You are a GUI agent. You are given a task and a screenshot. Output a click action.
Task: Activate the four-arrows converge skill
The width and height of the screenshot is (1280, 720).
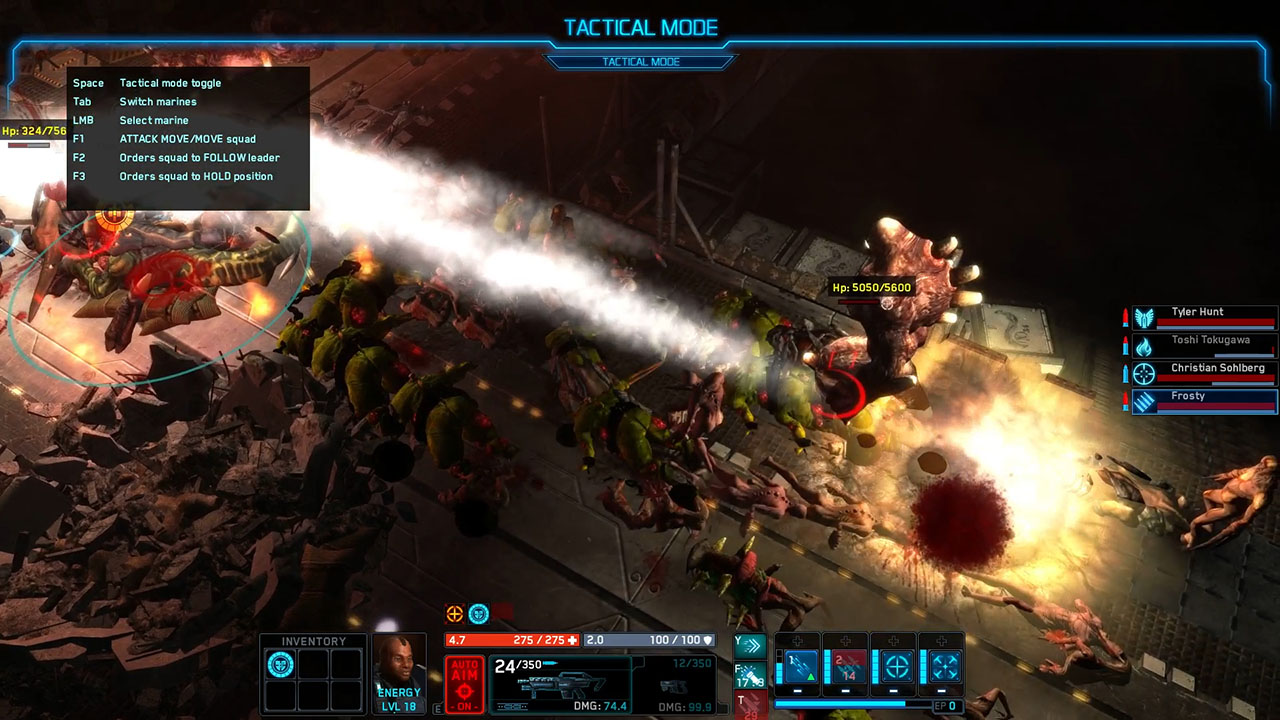tap(944, 665)
